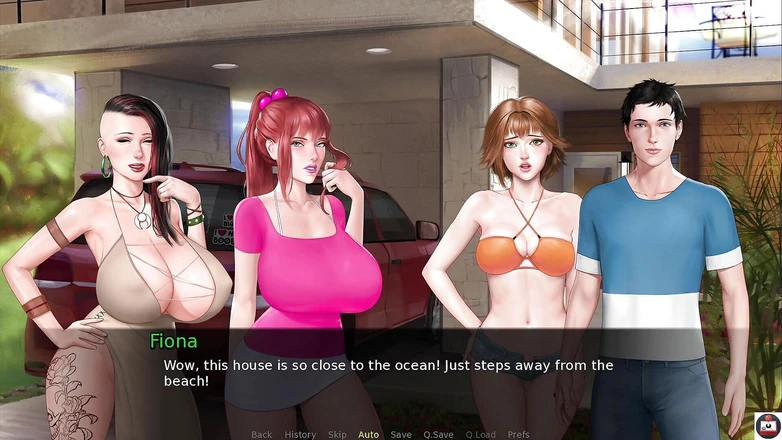This screenshot has width=782, height=440.
Task: Open the Prefs menu
Action: pyautogui.click(x=519, y=434)
